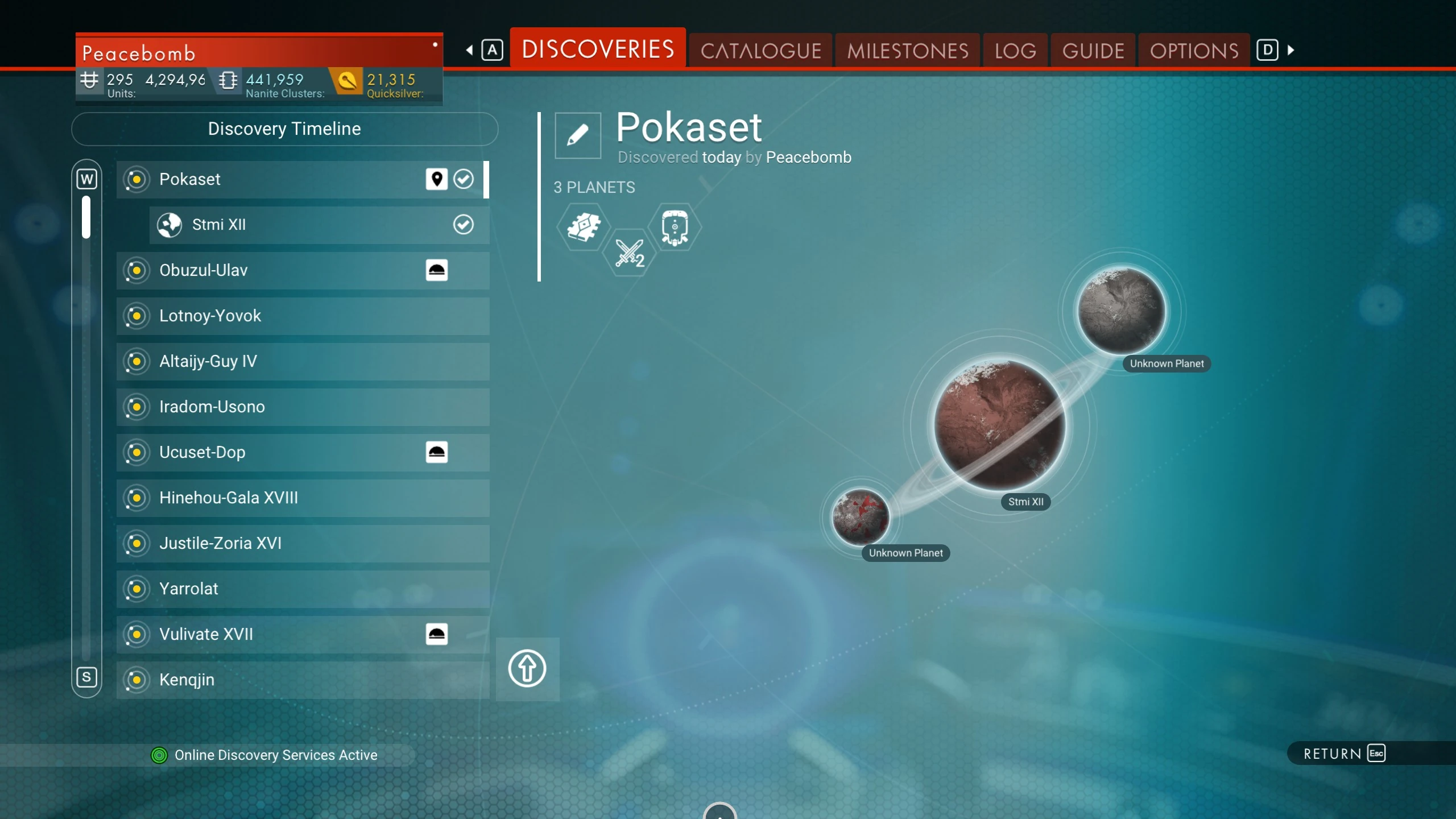Open the Altaijy-Guy IV system entry
Screen dimensions: 1456x819
click(x=303, y=362)
